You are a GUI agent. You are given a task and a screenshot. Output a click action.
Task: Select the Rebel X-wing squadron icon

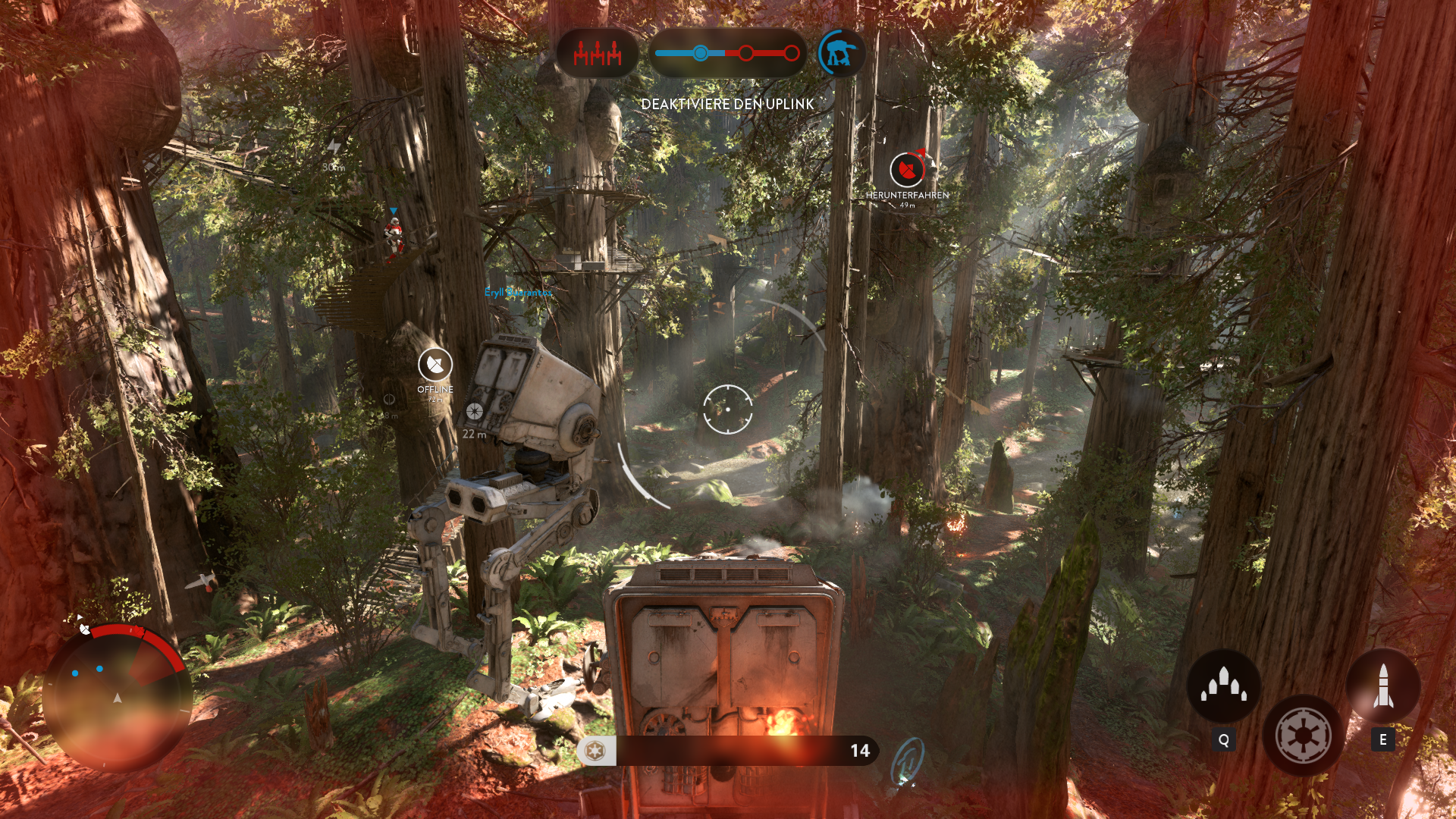pos(598,53)
